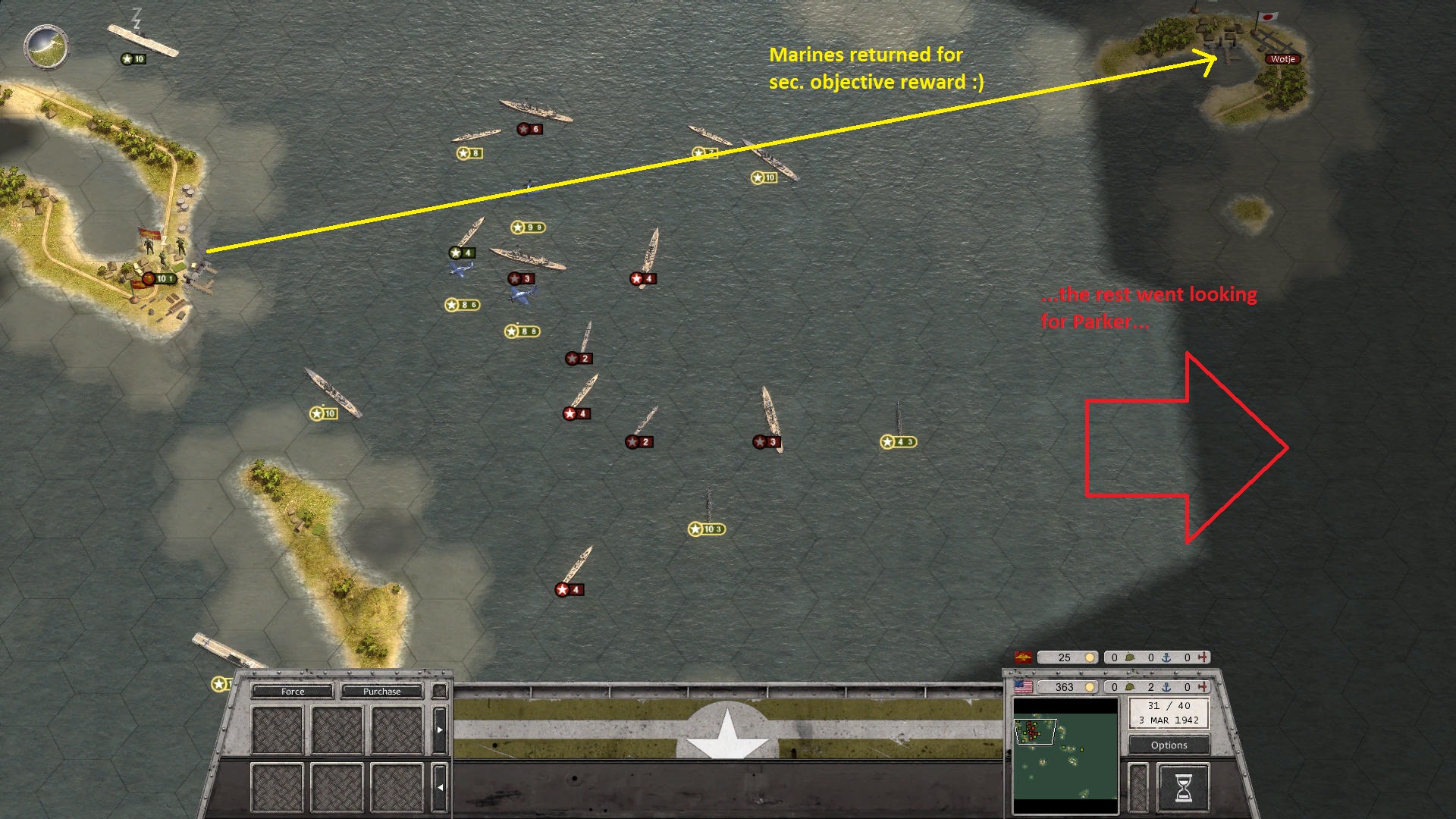
Task: Open the compass globe in top-left corner
Action: (45, 47)
